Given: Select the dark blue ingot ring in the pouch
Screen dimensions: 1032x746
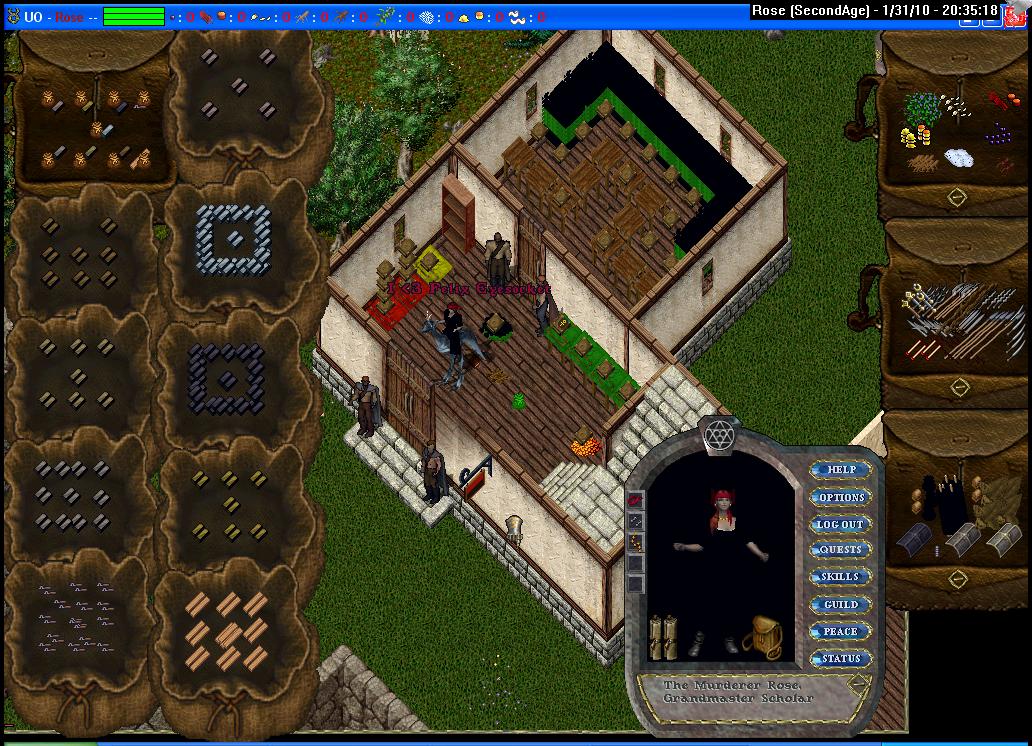Looking at the screenshot, I should click(227, 377).
